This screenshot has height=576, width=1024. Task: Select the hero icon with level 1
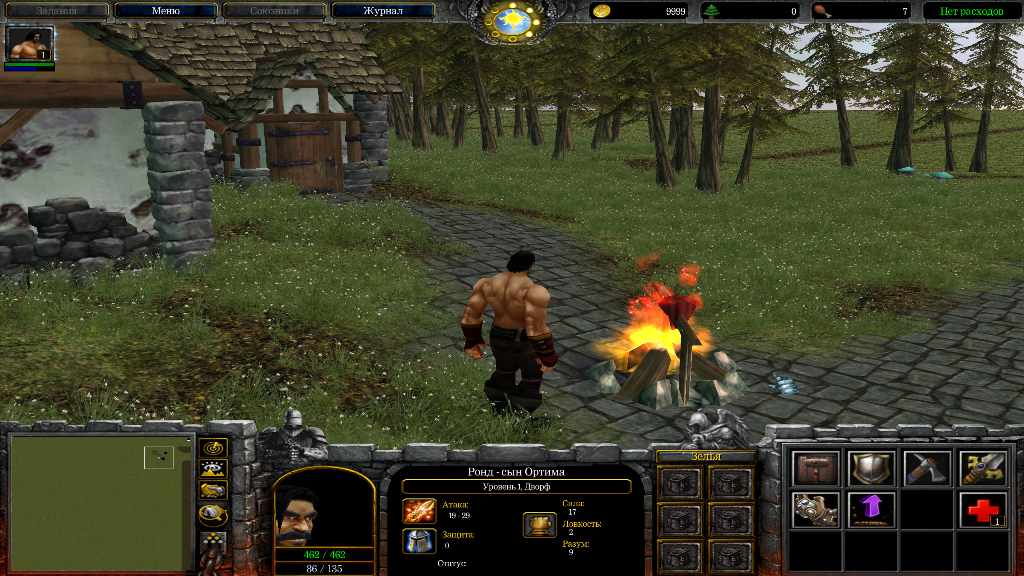(x=29, y=44)
